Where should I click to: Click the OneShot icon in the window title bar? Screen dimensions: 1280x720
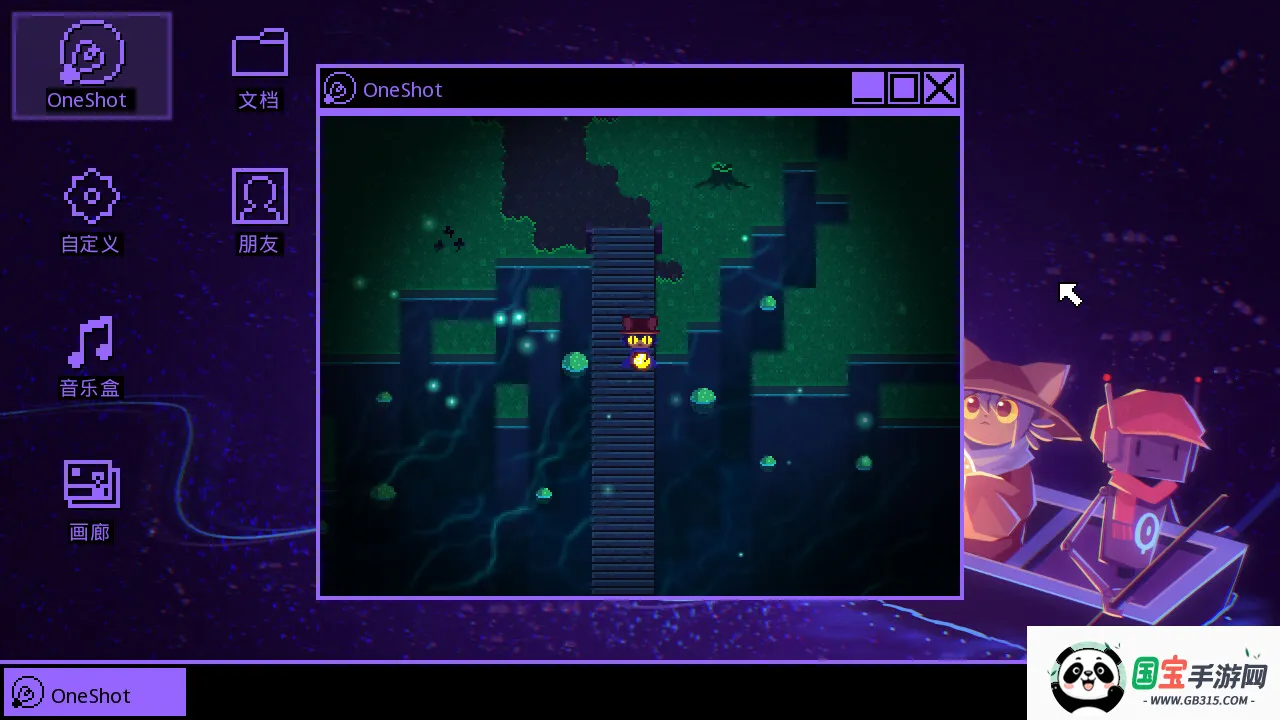point(340,89)
